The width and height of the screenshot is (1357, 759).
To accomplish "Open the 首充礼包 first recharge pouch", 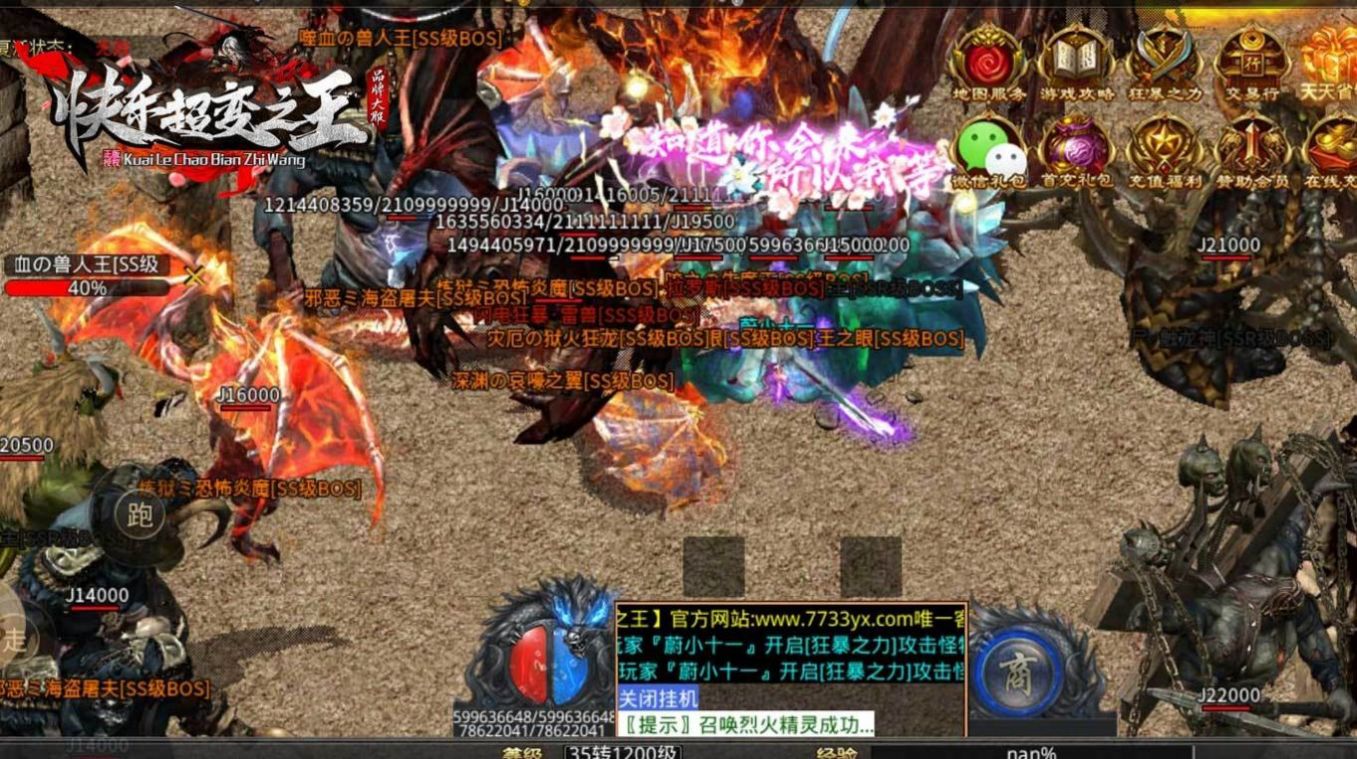I will click(1075, 150).
